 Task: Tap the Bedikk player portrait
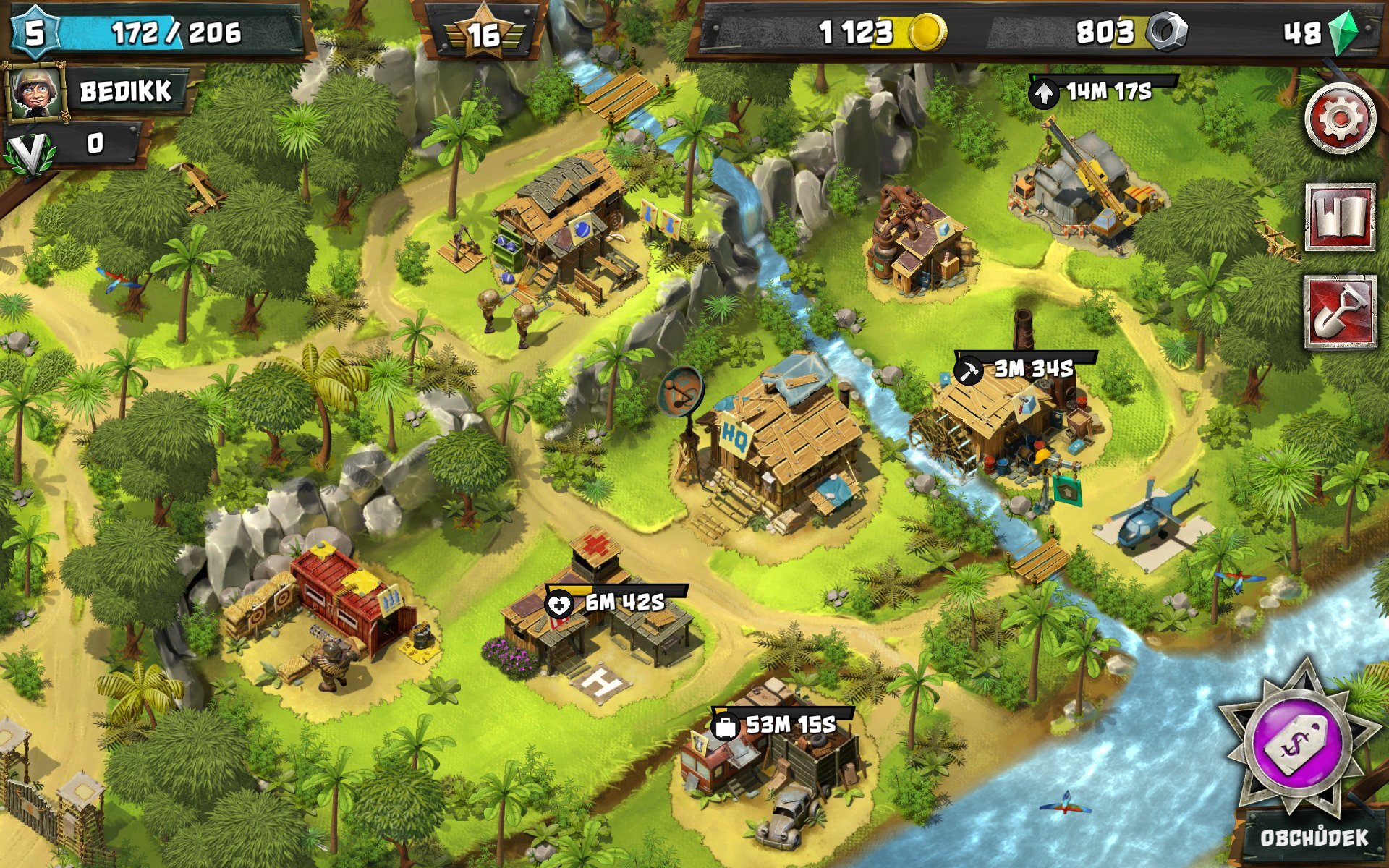click(34, 91)
